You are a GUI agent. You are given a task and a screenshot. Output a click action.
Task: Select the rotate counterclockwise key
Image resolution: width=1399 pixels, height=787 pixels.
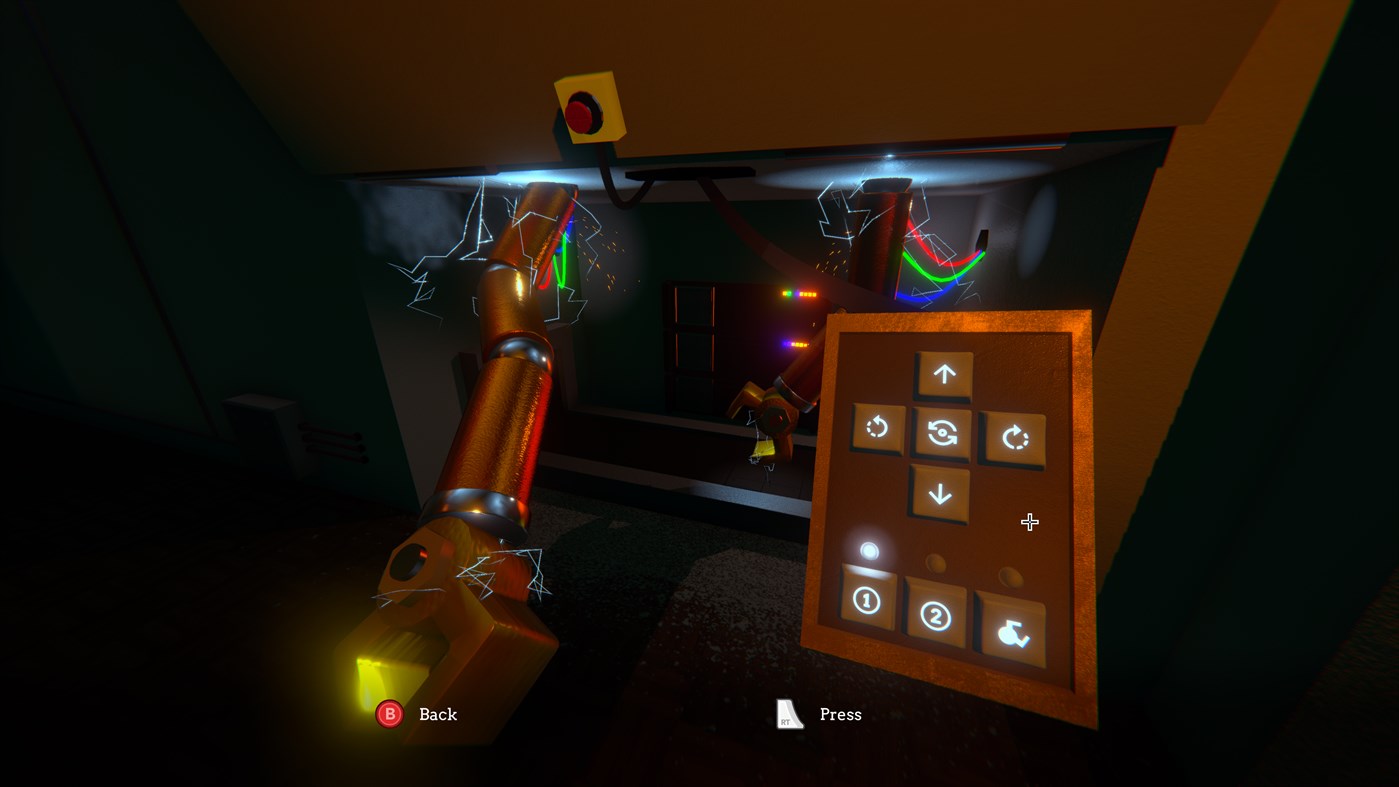(x=880, y=428)
